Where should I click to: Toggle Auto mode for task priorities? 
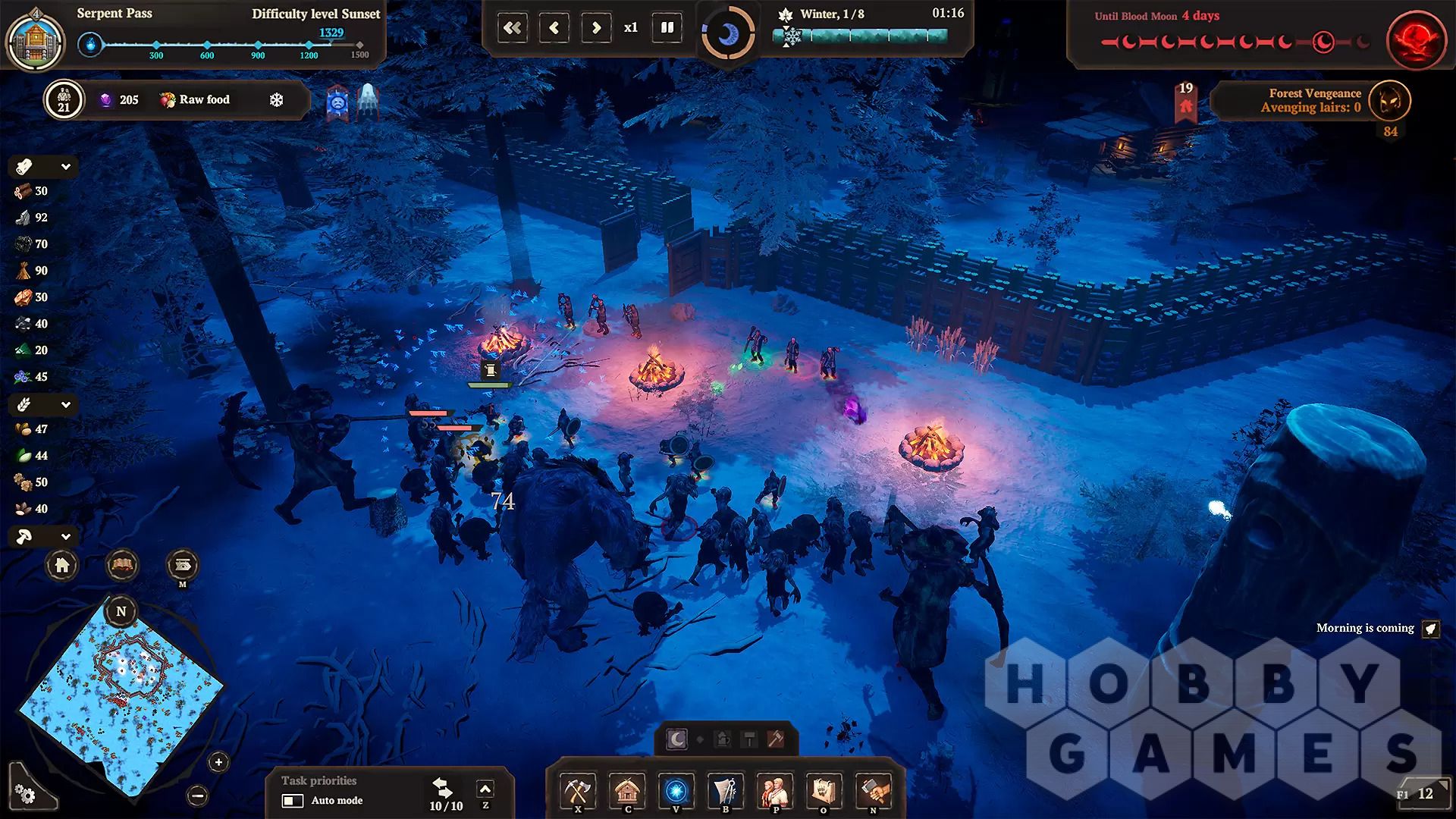pyautogui.click(x=293, y=801)
